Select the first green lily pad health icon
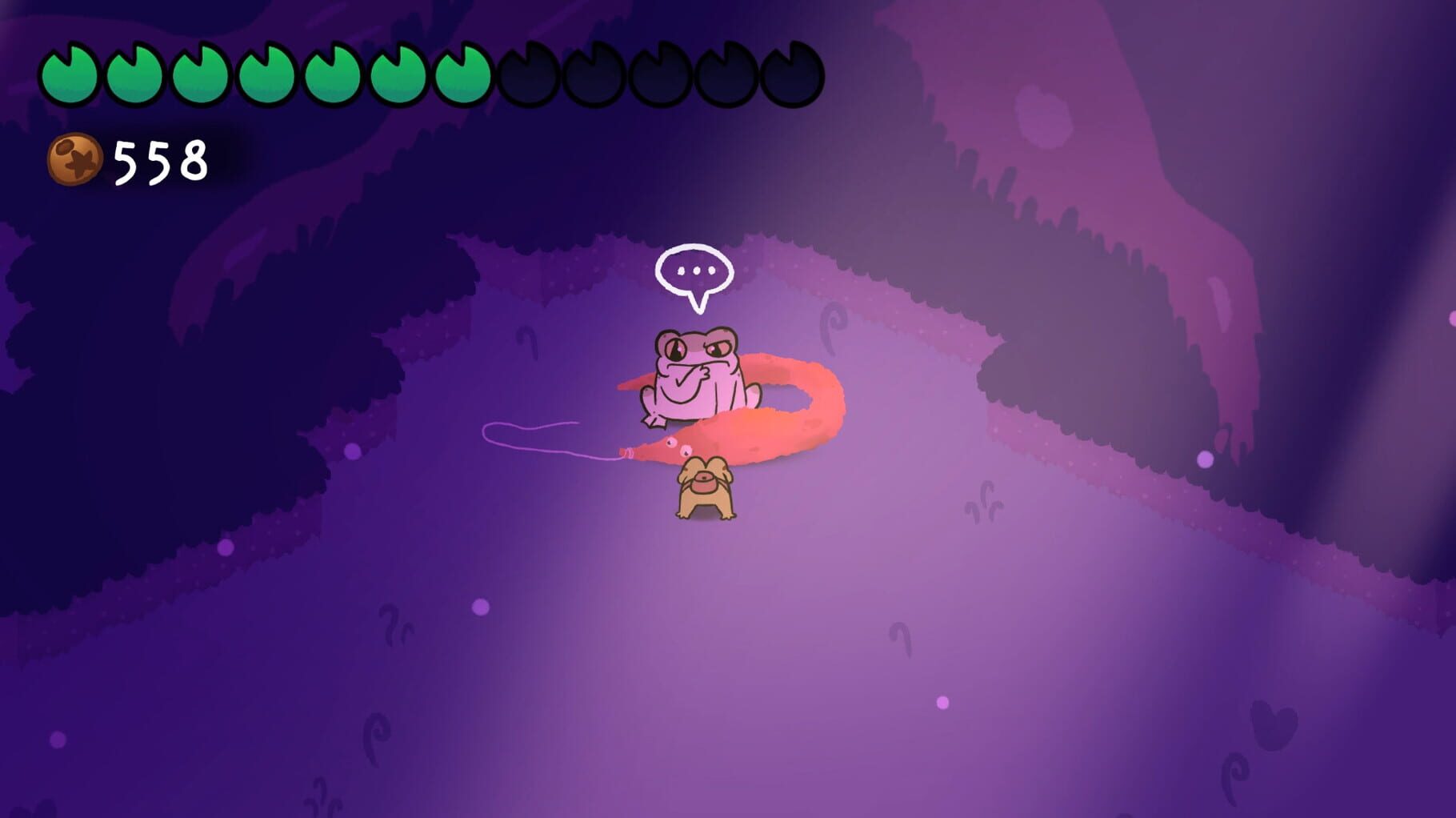Viewport: 1456px width, 818px height. 70,70
